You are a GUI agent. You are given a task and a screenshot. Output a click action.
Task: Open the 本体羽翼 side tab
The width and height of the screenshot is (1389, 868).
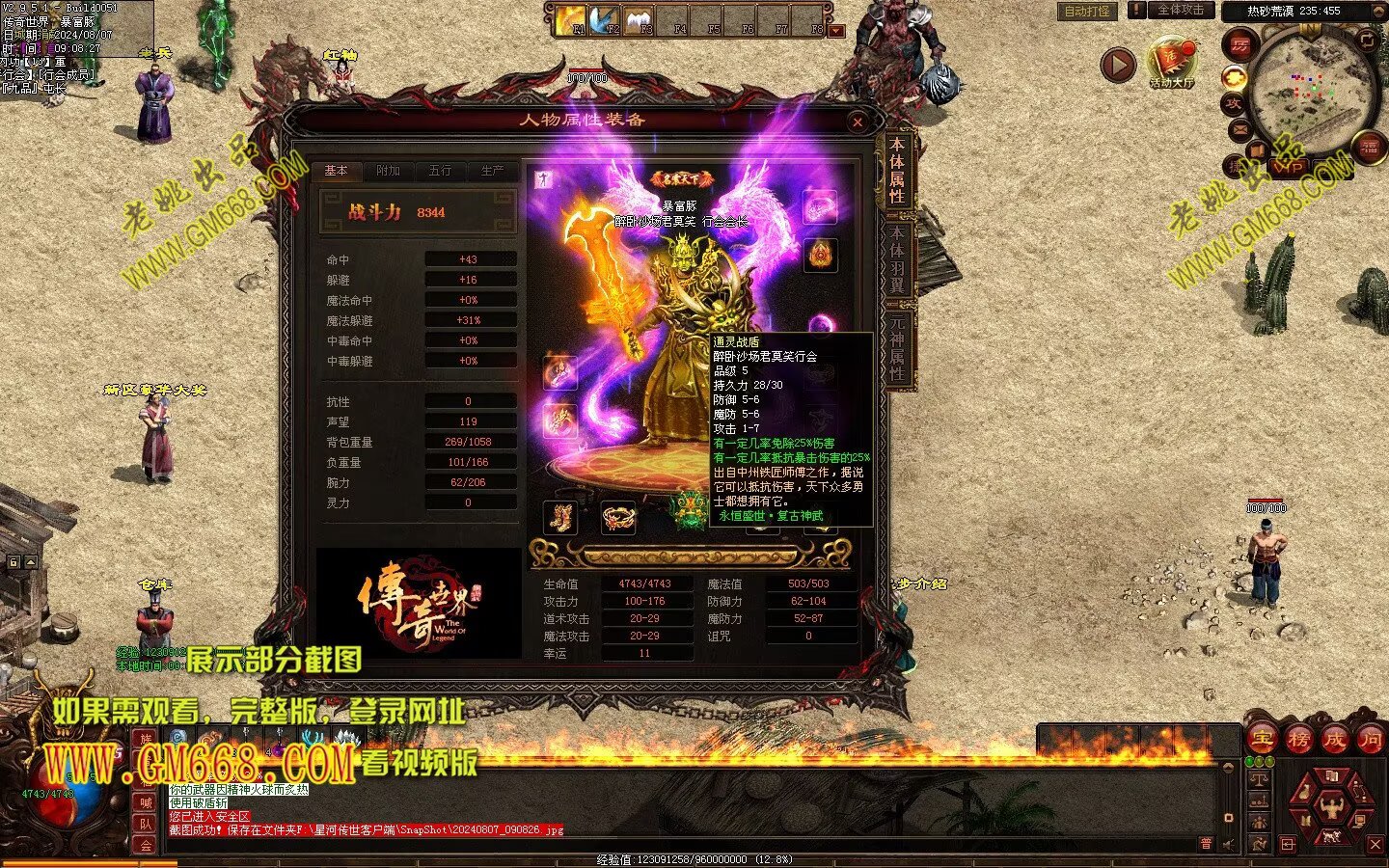897,258
